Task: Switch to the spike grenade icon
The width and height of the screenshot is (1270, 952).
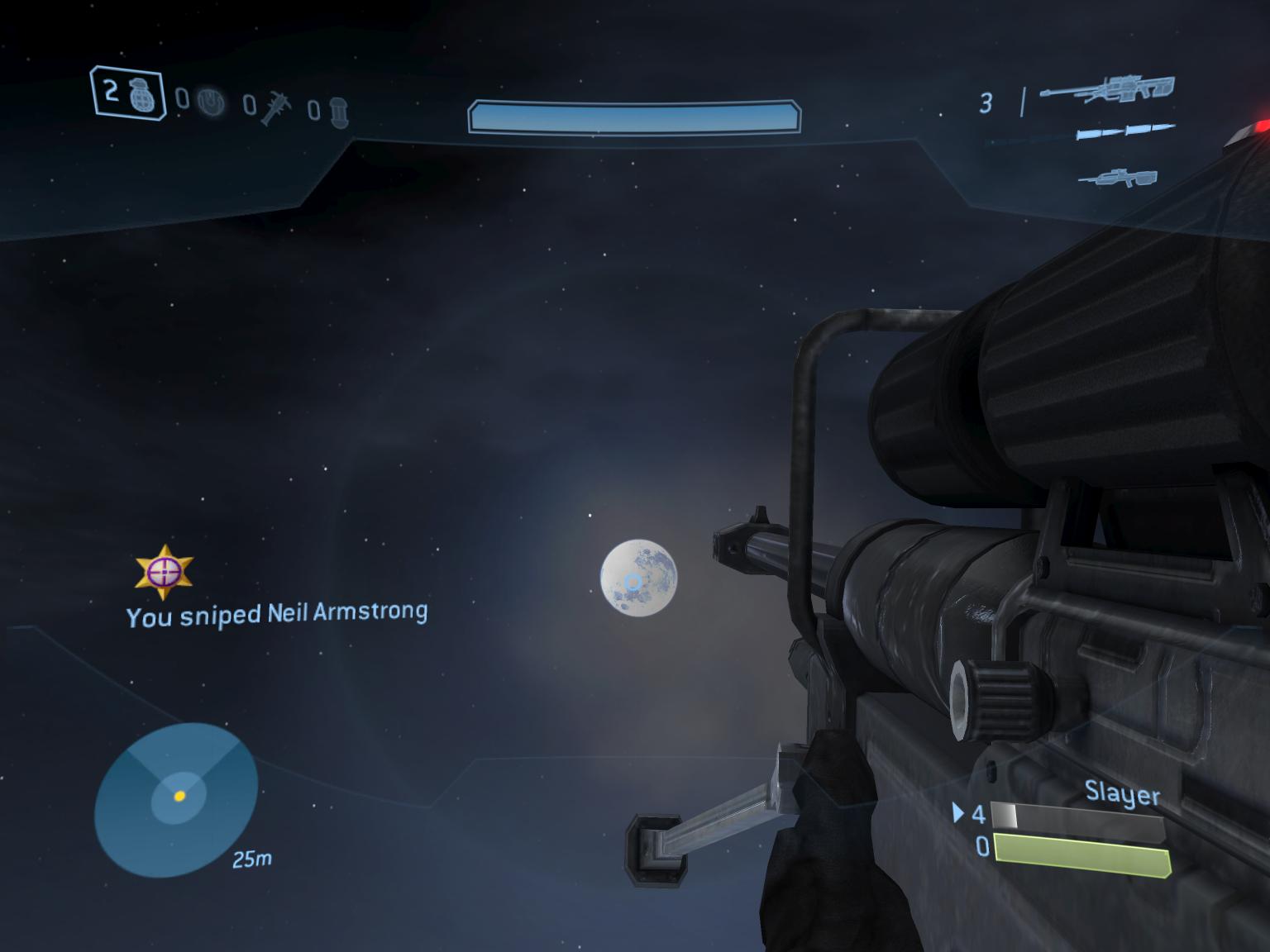Action: (275, 108)
